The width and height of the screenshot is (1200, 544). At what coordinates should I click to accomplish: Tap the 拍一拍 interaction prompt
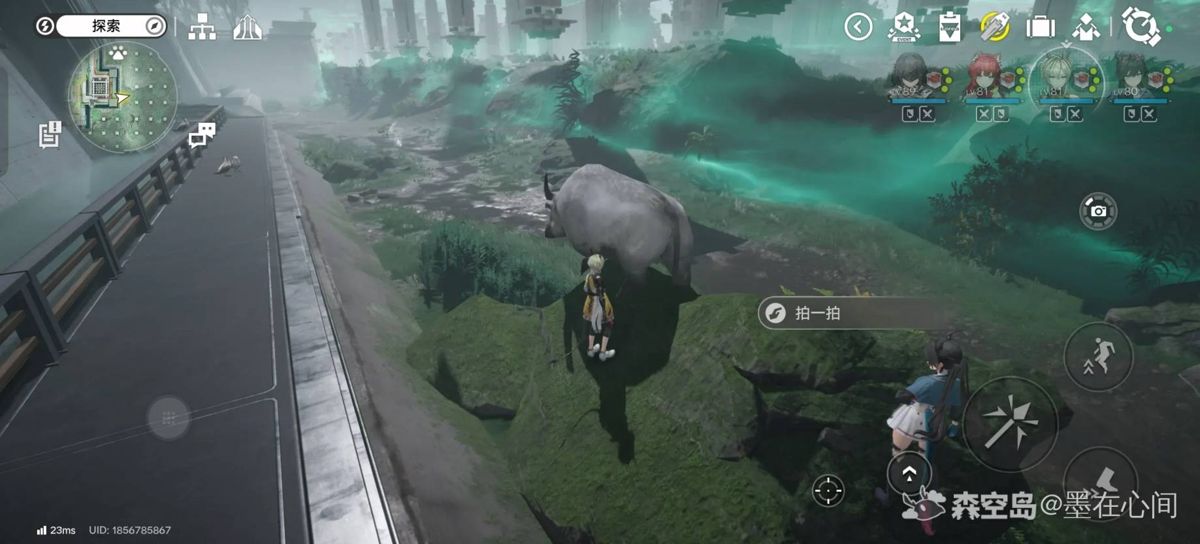tap(816, 313)
